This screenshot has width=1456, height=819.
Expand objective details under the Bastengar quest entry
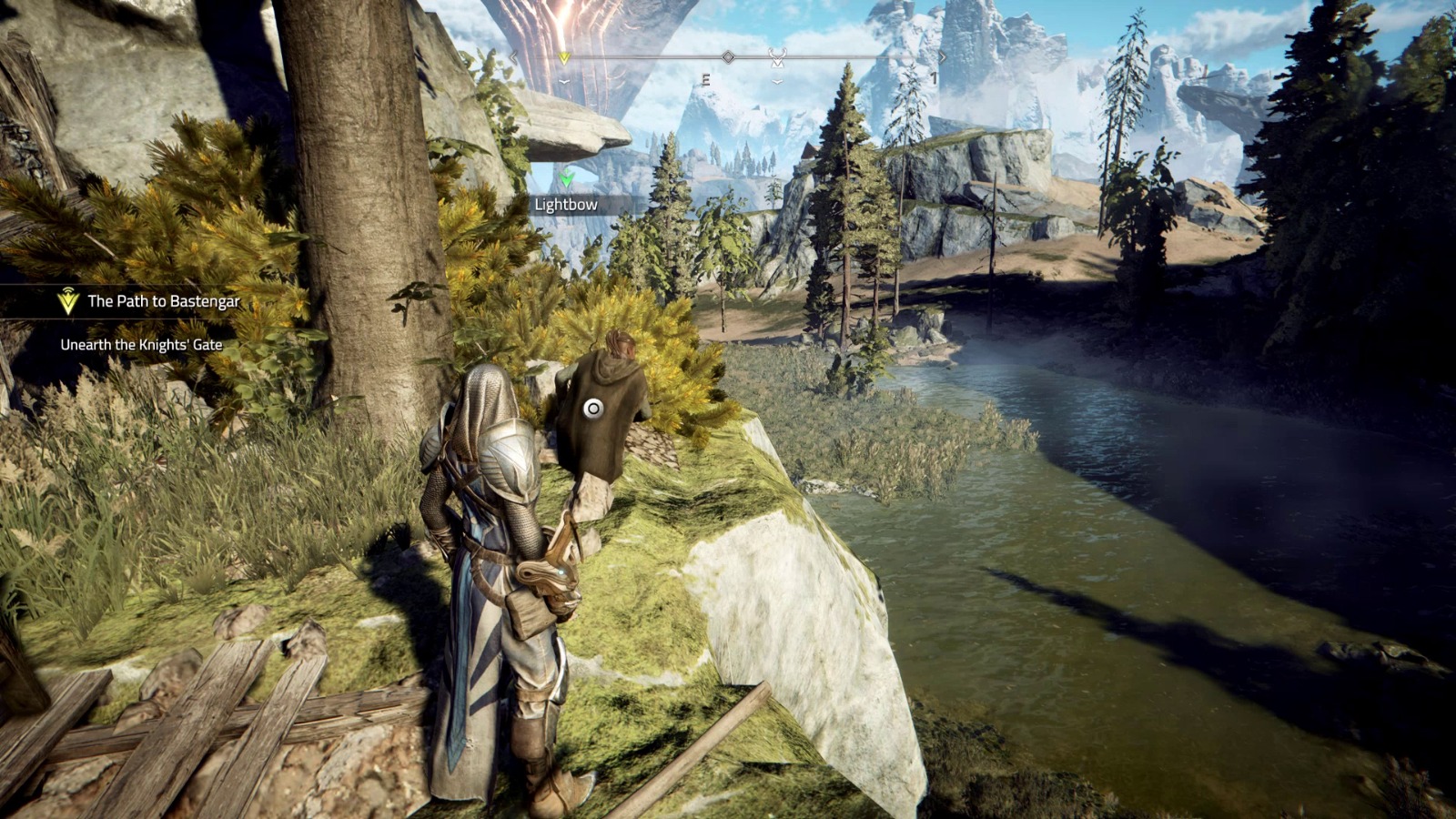pyautogui.click(x=141, y=344)
